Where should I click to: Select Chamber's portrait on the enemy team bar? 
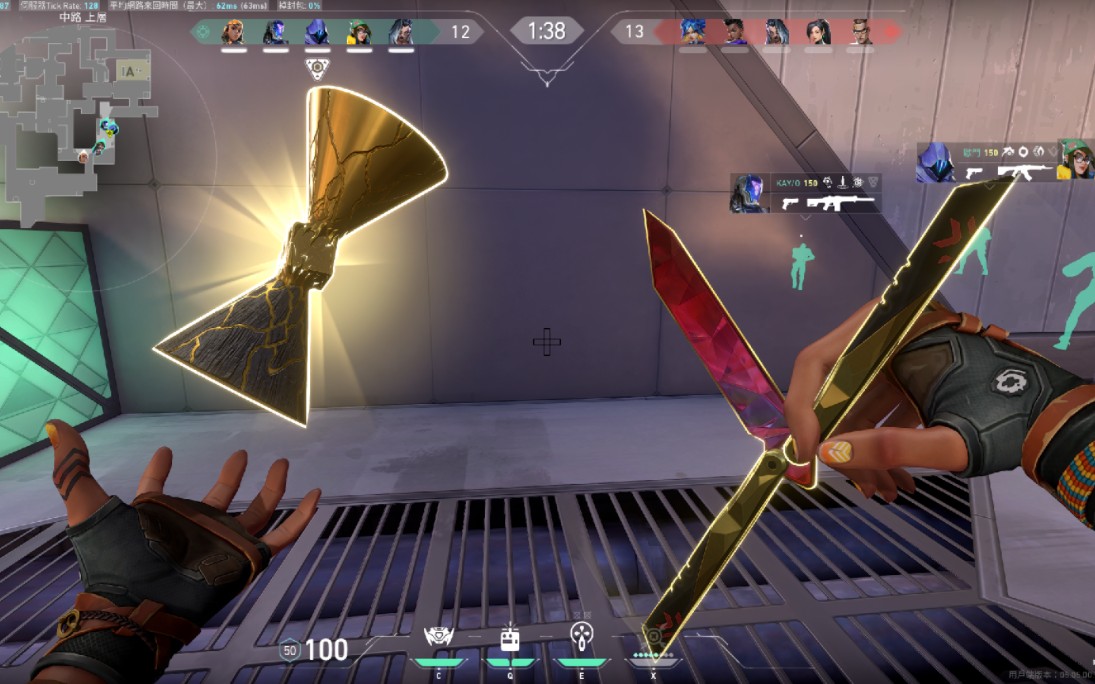coord(860,32)
